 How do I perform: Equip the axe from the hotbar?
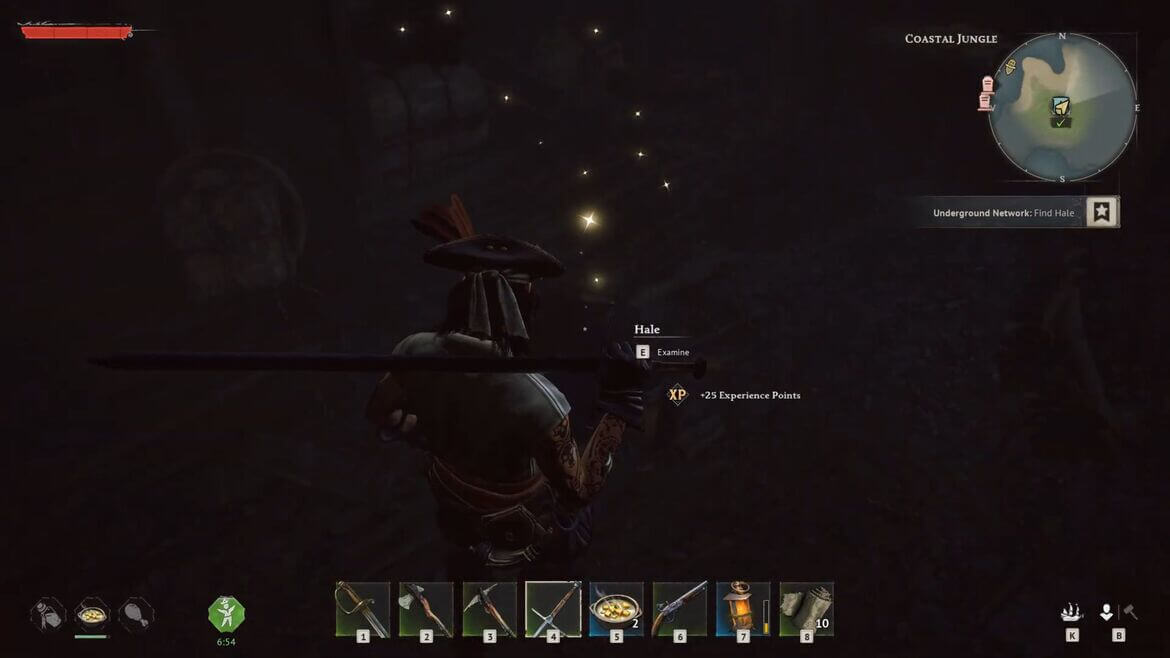(426, 609)
